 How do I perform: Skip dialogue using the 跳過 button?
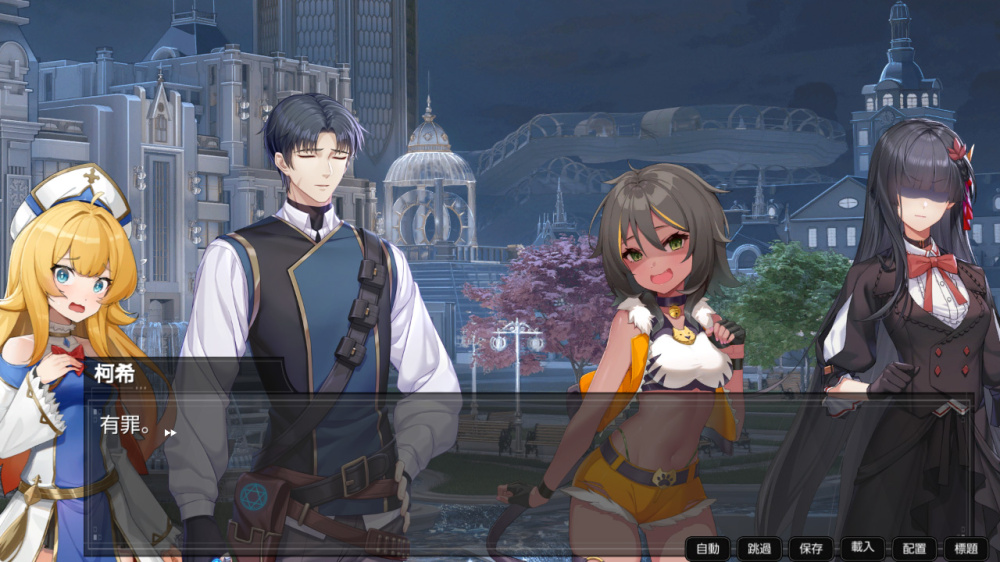(x=759, y=548)
